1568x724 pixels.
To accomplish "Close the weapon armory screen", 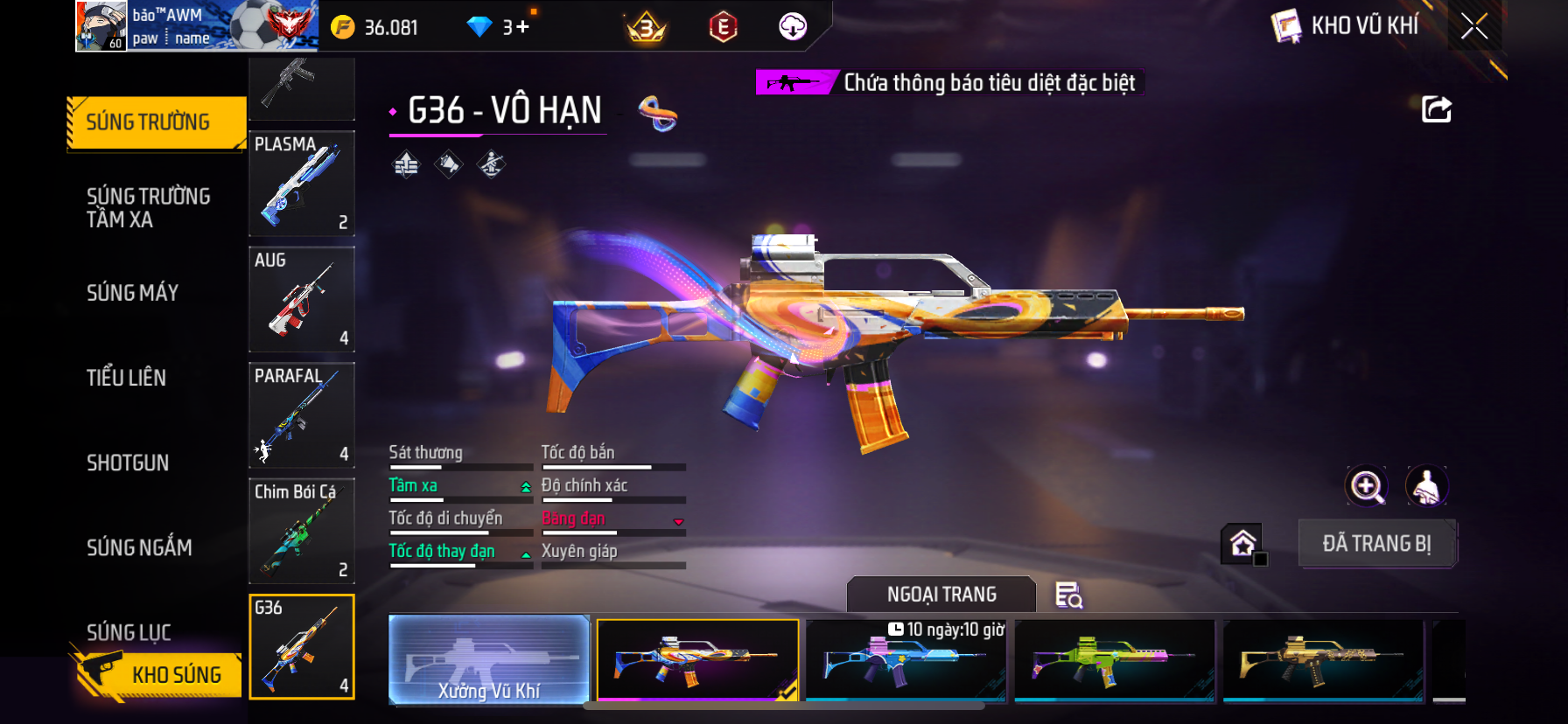I will 1474,27.
